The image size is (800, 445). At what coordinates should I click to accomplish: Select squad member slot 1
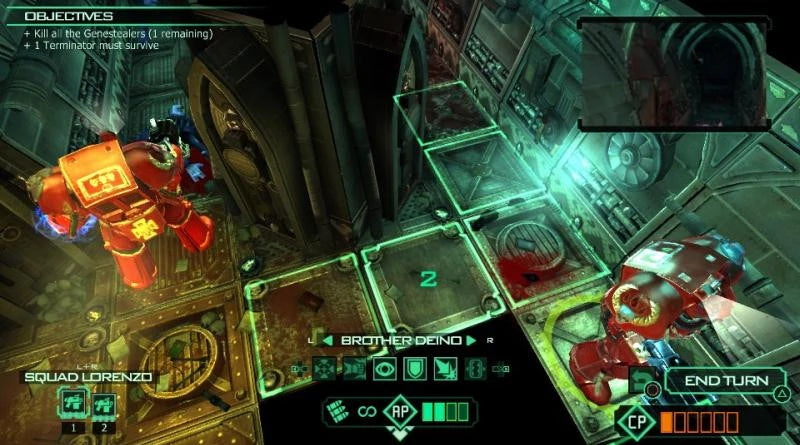pos(72,404)
